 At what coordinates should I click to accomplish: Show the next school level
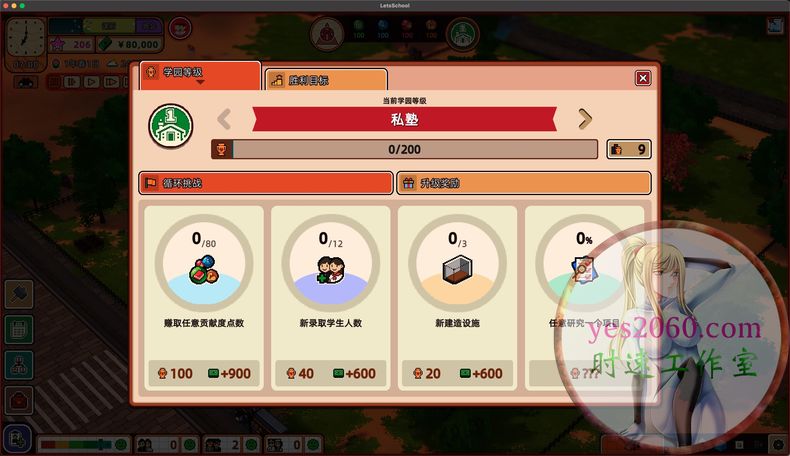[585, 120]
